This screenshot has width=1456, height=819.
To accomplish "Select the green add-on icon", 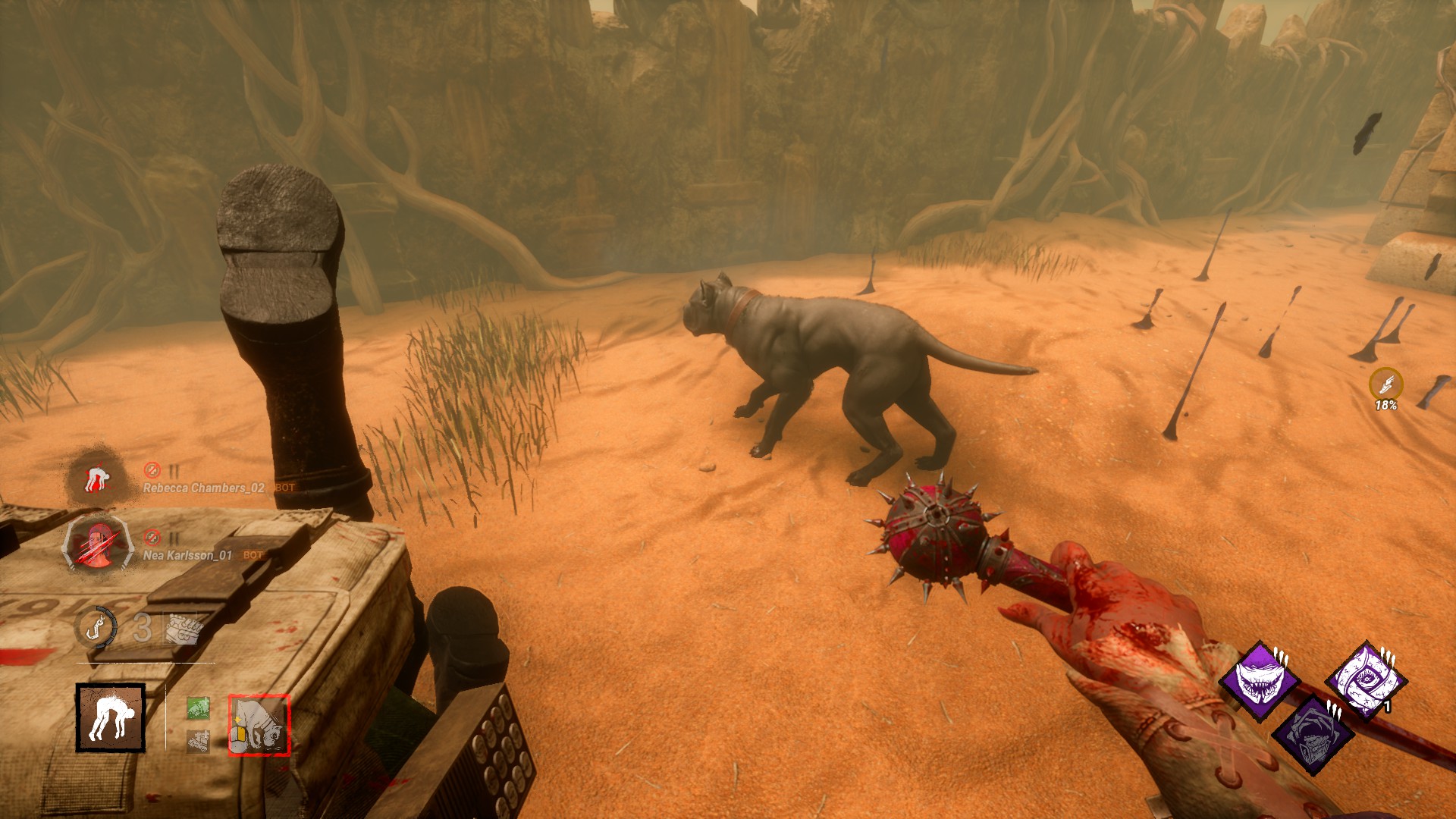I will [x=198, y=709].
